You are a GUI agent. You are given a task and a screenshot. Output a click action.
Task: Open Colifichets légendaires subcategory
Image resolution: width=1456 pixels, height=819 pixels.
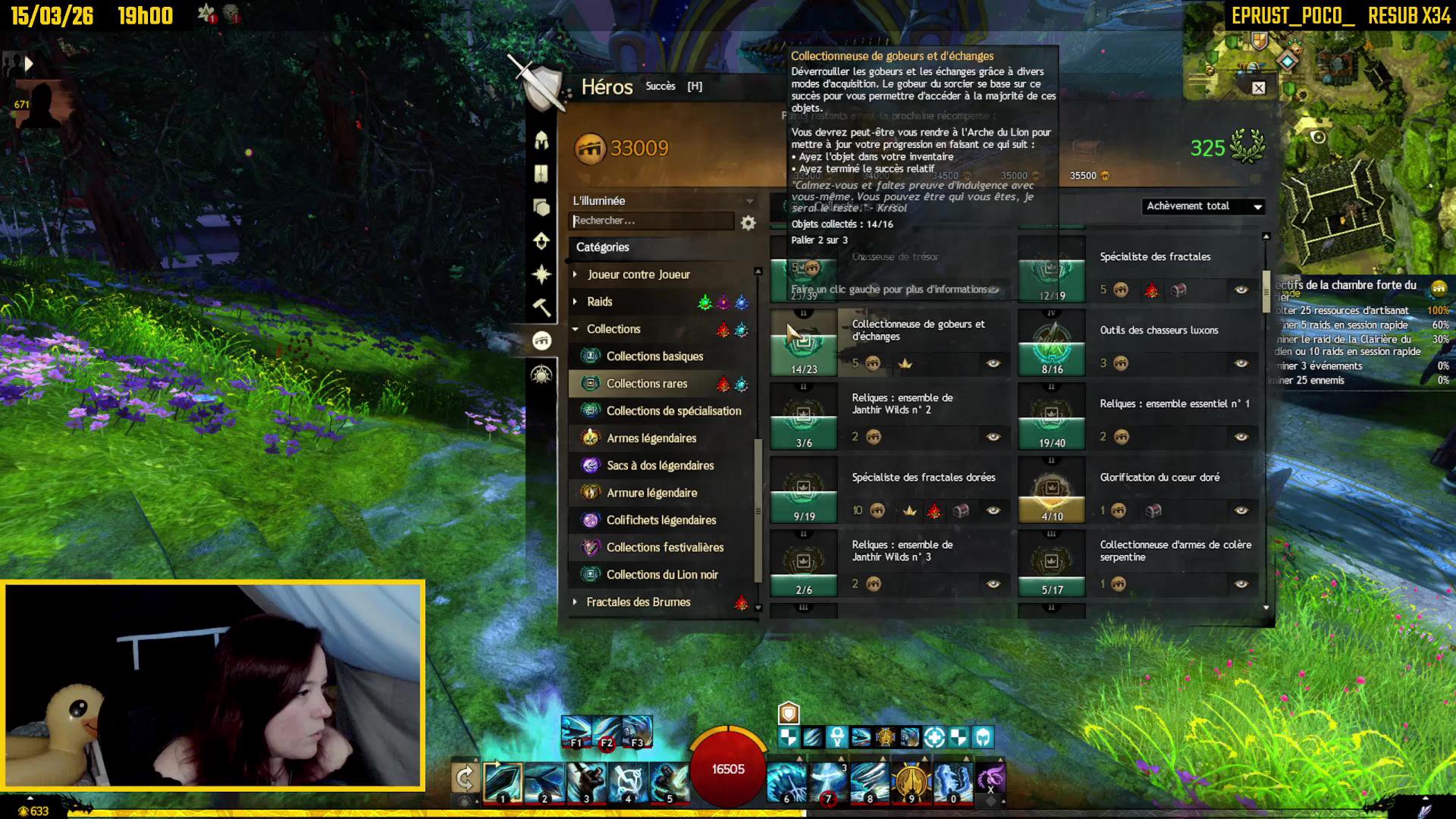(661, 520)
